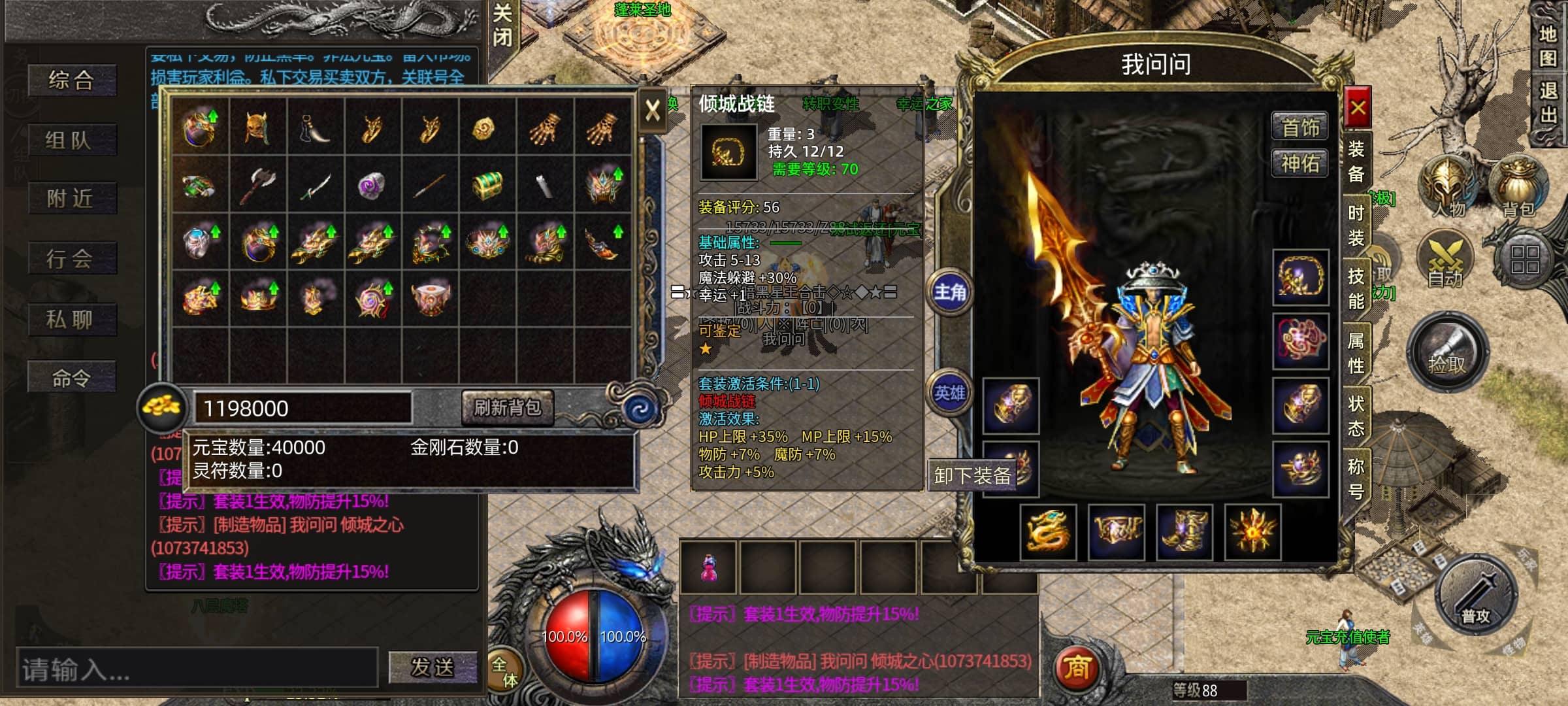Switch to the 技能 skills tab
Screen dimensions: 1568x706
tap(1356, 288)
